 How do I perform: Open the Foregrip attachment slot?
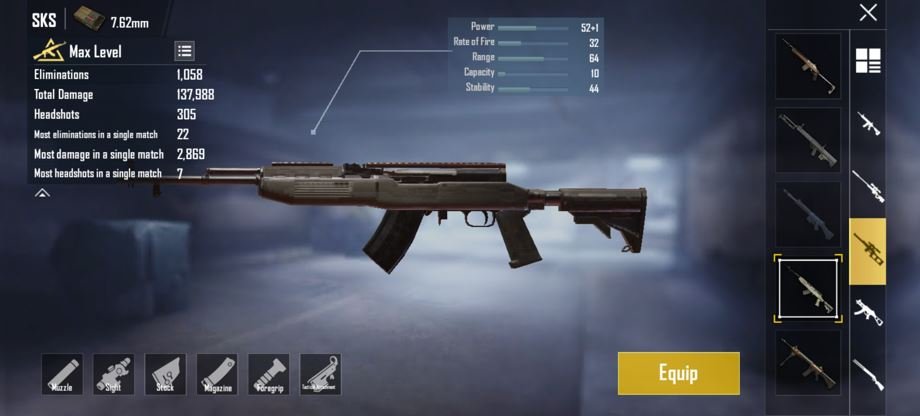268,374
